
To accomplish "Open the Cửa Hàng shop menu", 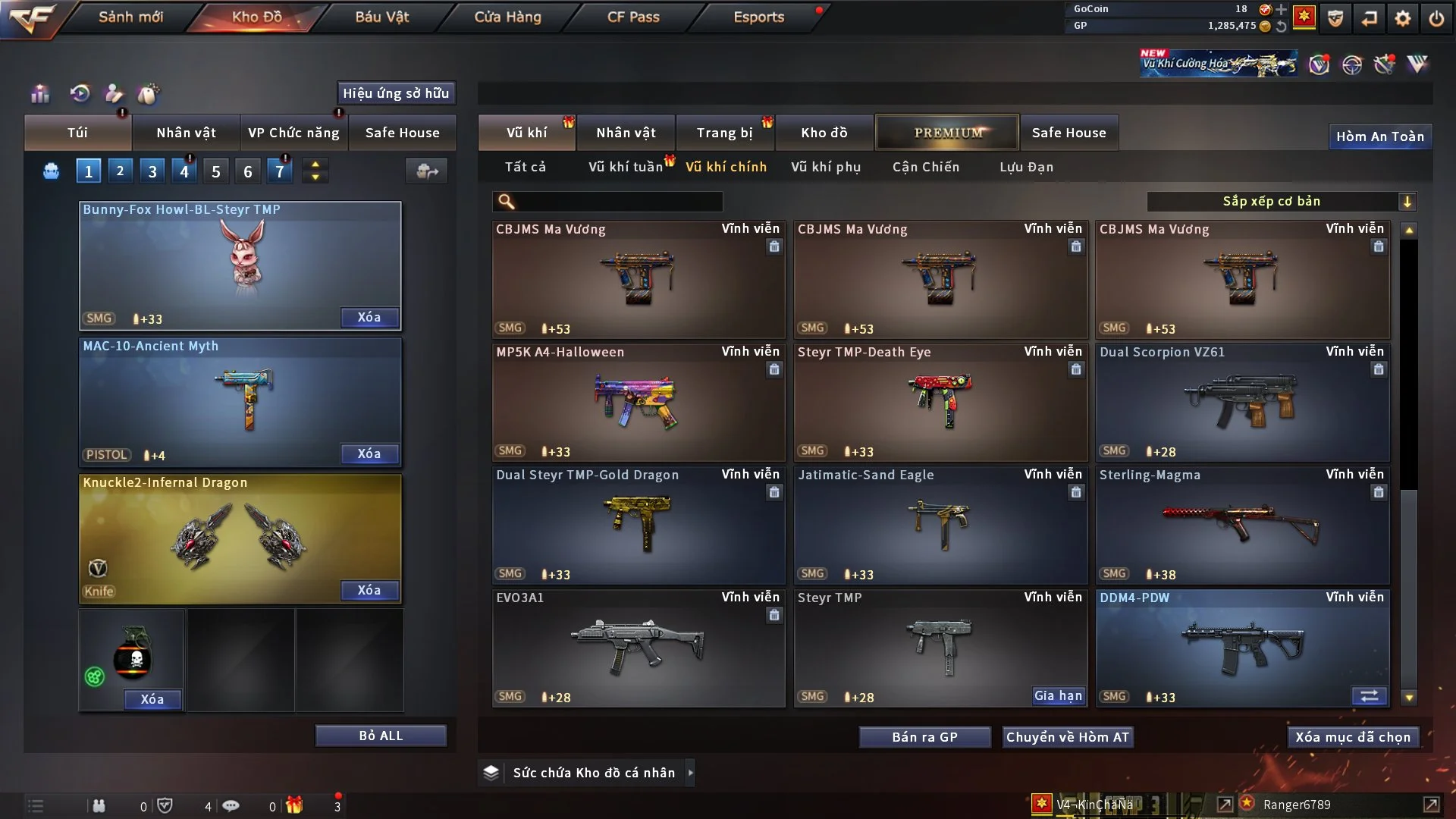I will [x=507, y=17].
